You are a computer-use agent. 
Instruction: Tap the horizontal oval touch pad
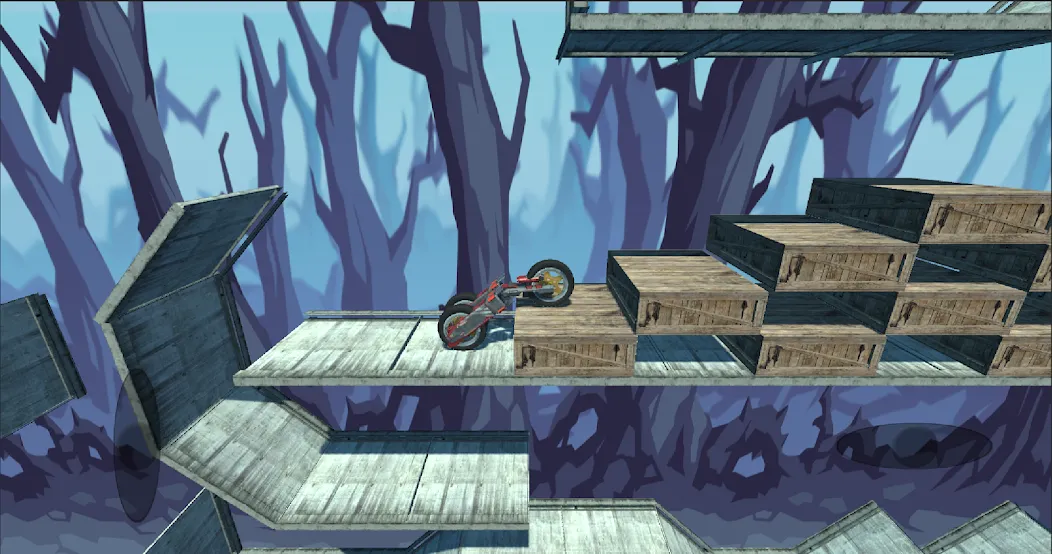tap(907, 445)
